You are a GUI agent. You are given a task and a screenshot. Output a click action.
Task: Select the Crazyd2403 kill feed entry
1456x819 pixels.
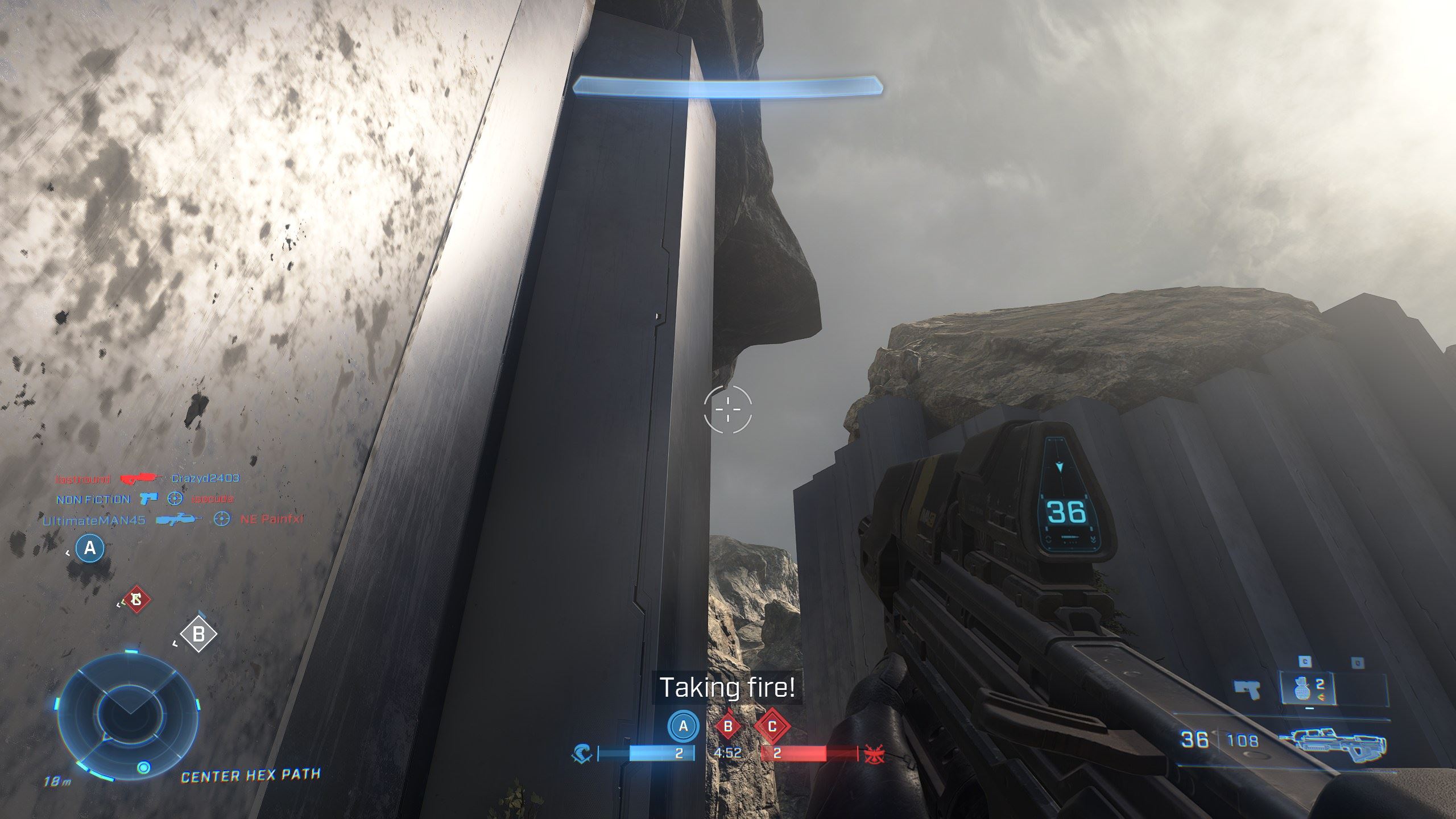click(205, 478)
